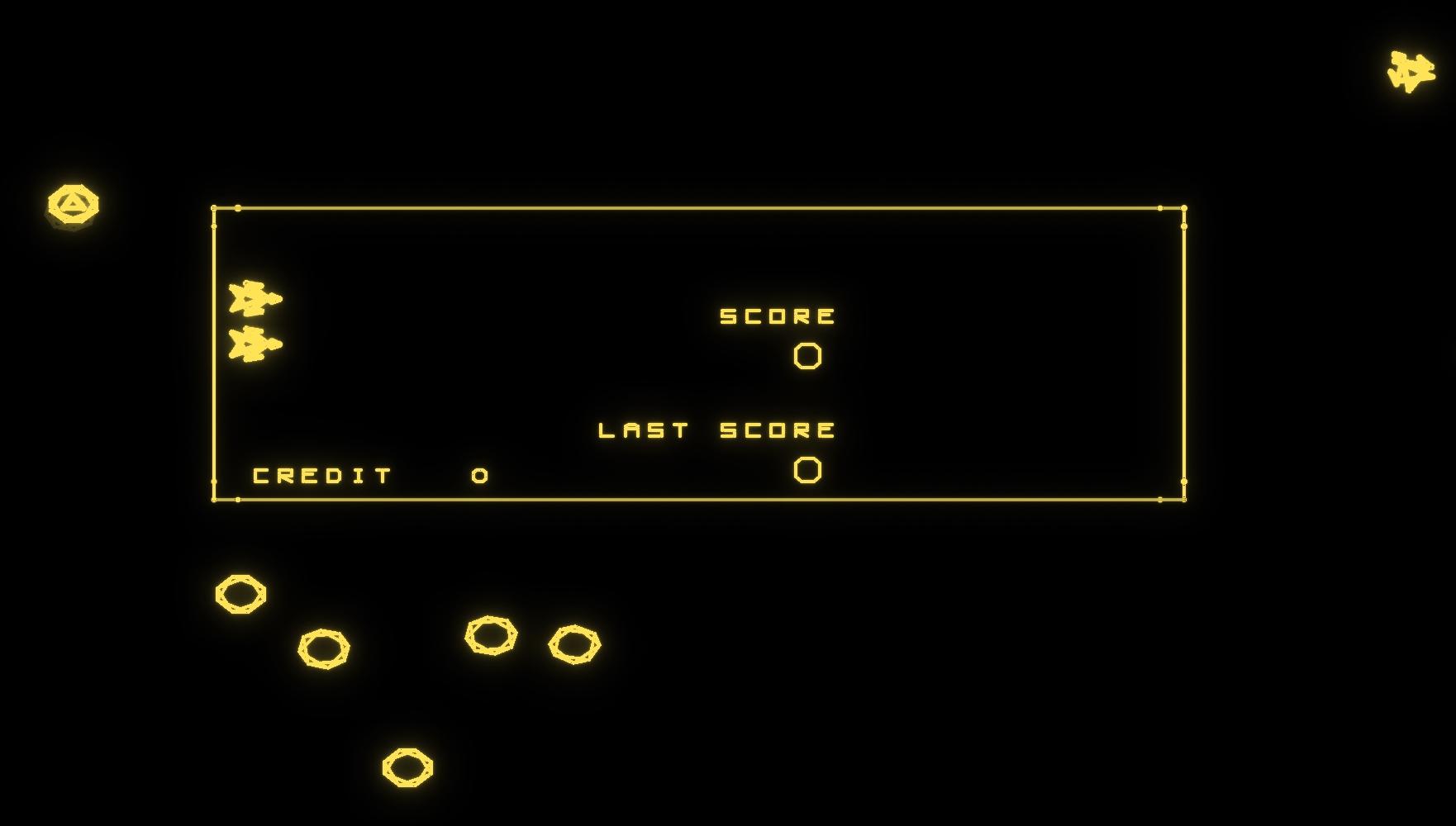The image size is (1456, 826).
Task: Click the enemy ship in the top-right corner
Action: (1411, 68)
